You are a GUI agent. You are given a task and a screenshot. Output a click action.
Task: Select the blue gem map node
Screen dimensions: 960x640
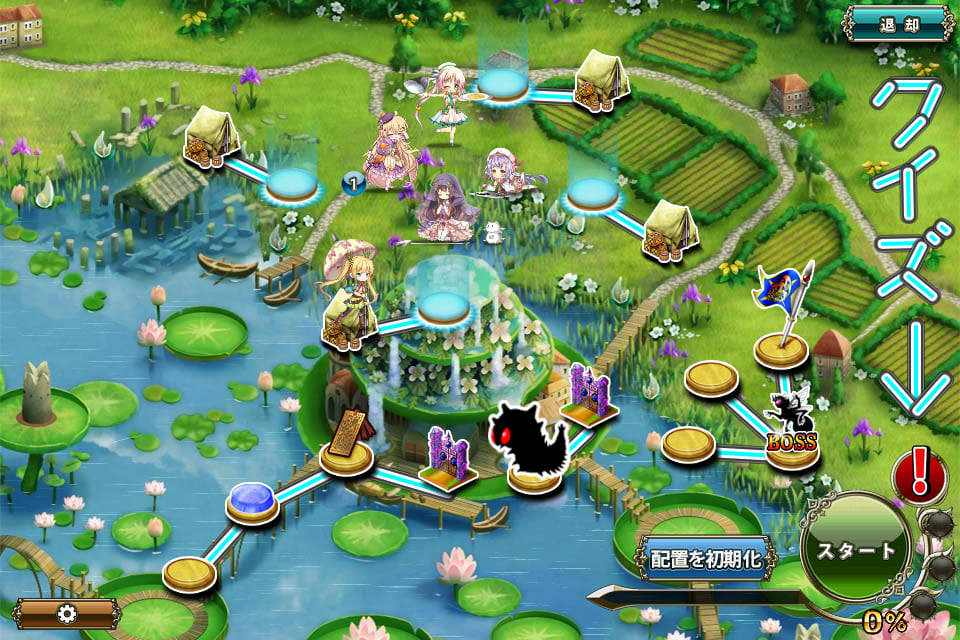pos(252,500)
